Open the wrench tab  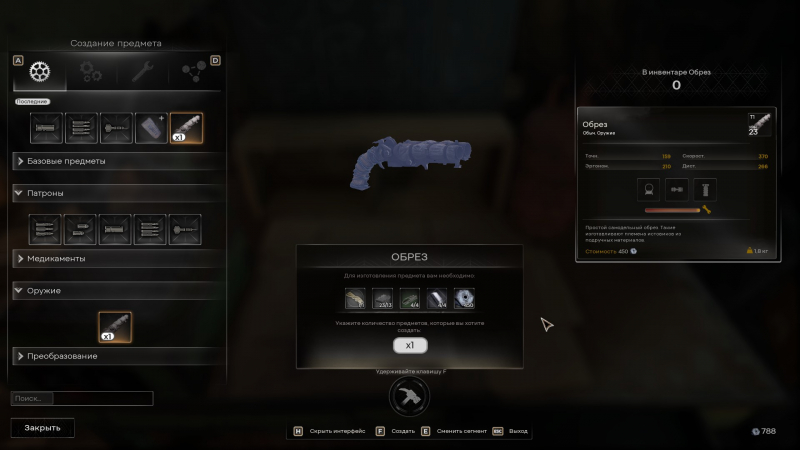point(136,72)
